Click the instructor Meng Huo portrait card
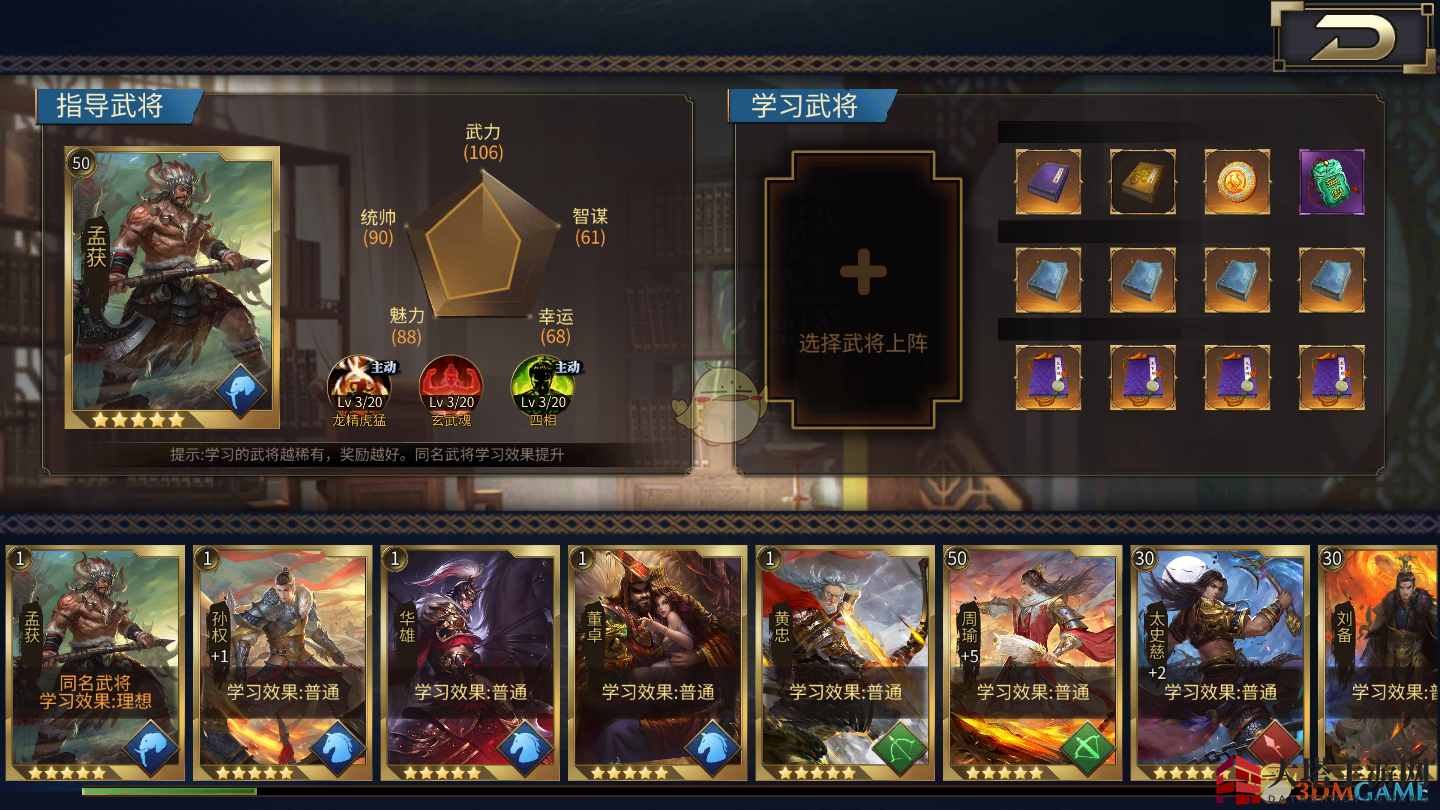 click(x=172, y=288)
